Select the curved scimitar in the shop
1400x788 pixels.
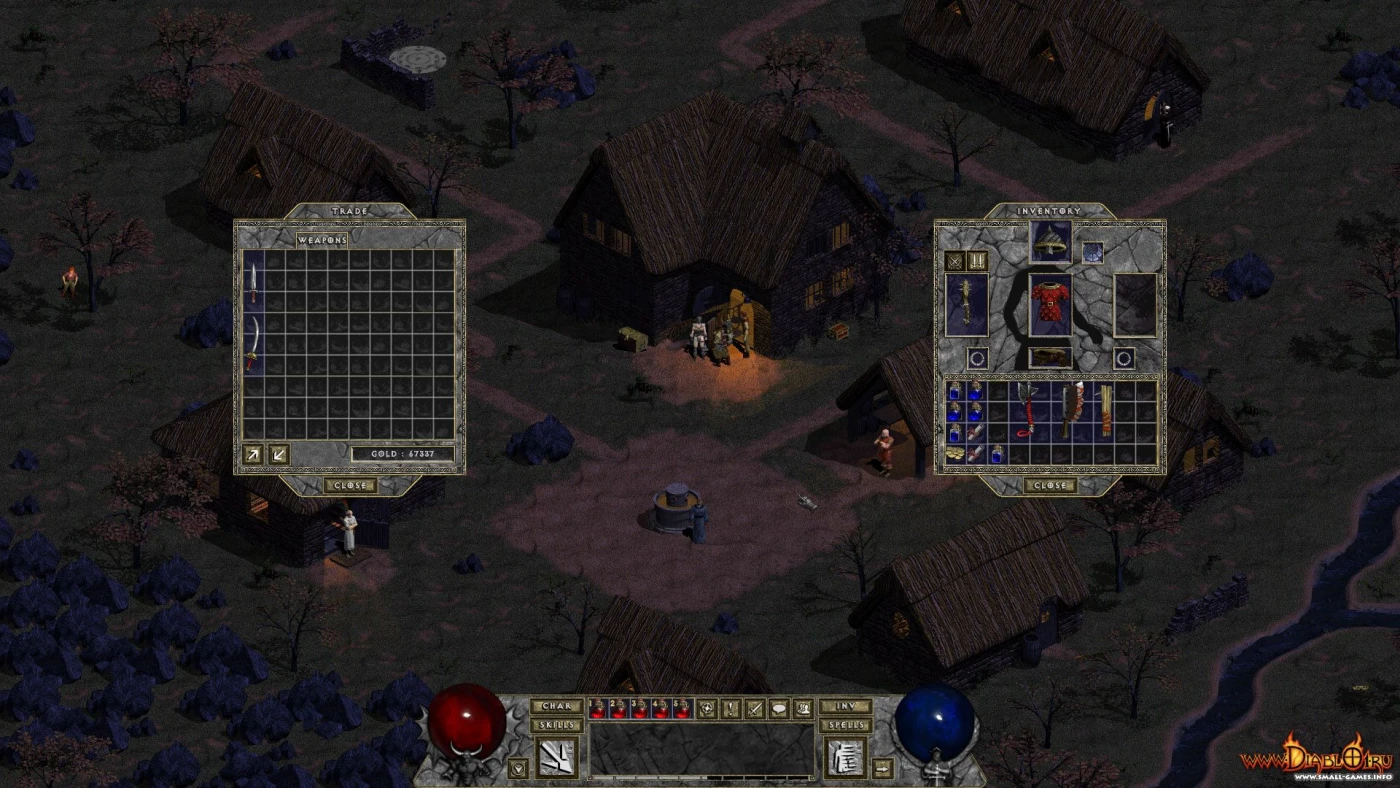(254, 343)
